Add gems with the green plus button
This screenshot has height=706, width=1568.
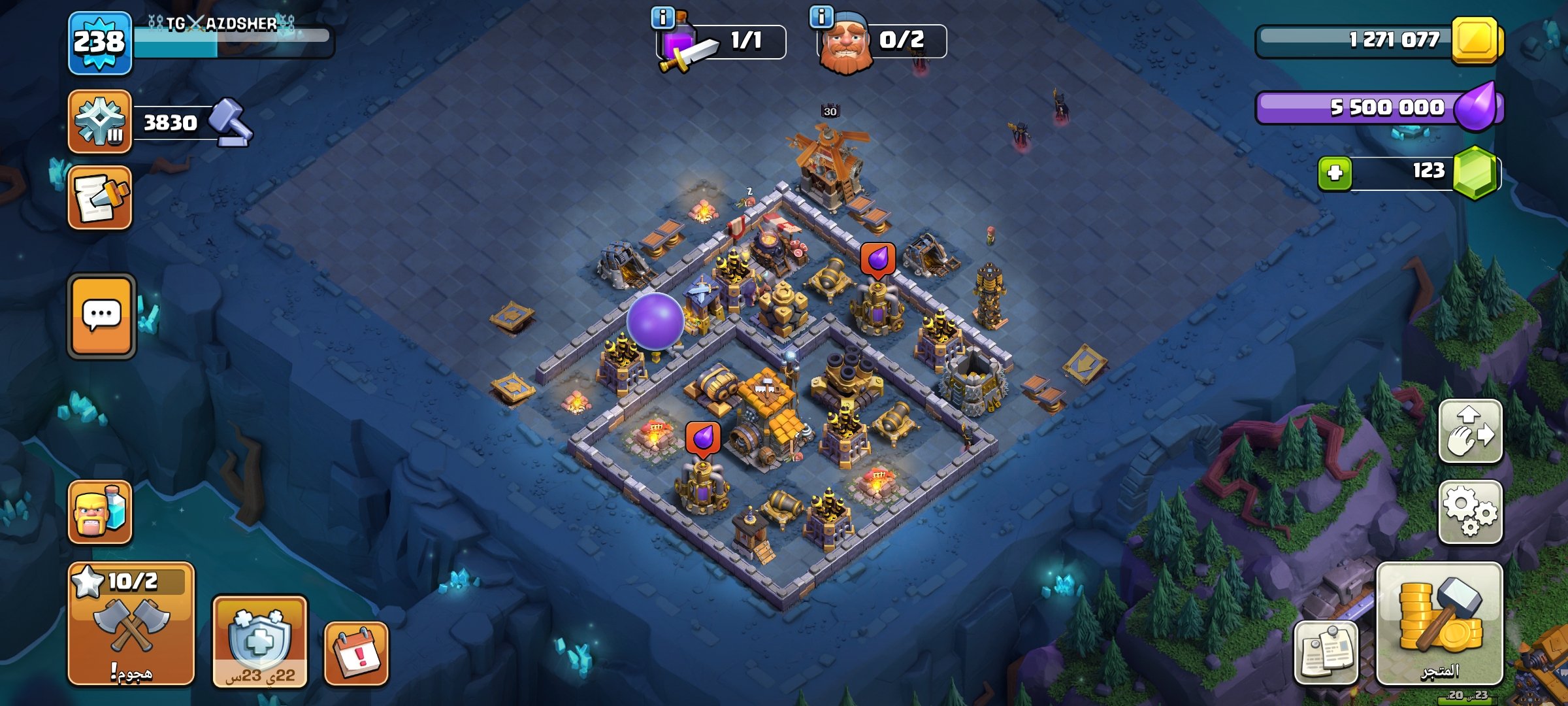point(1335,173)
